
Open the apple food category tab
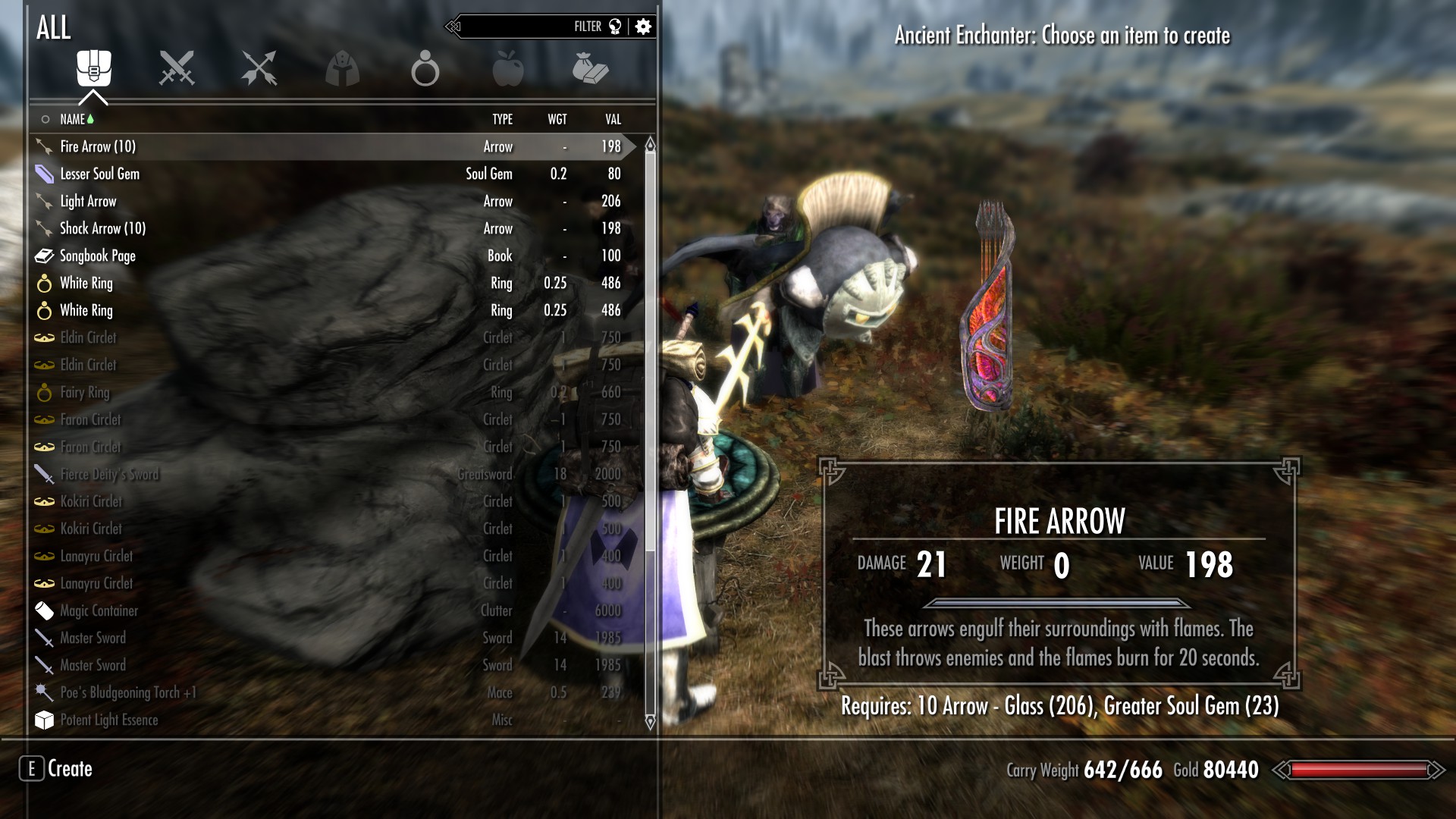pyautogui.click(x=507, y=68)
